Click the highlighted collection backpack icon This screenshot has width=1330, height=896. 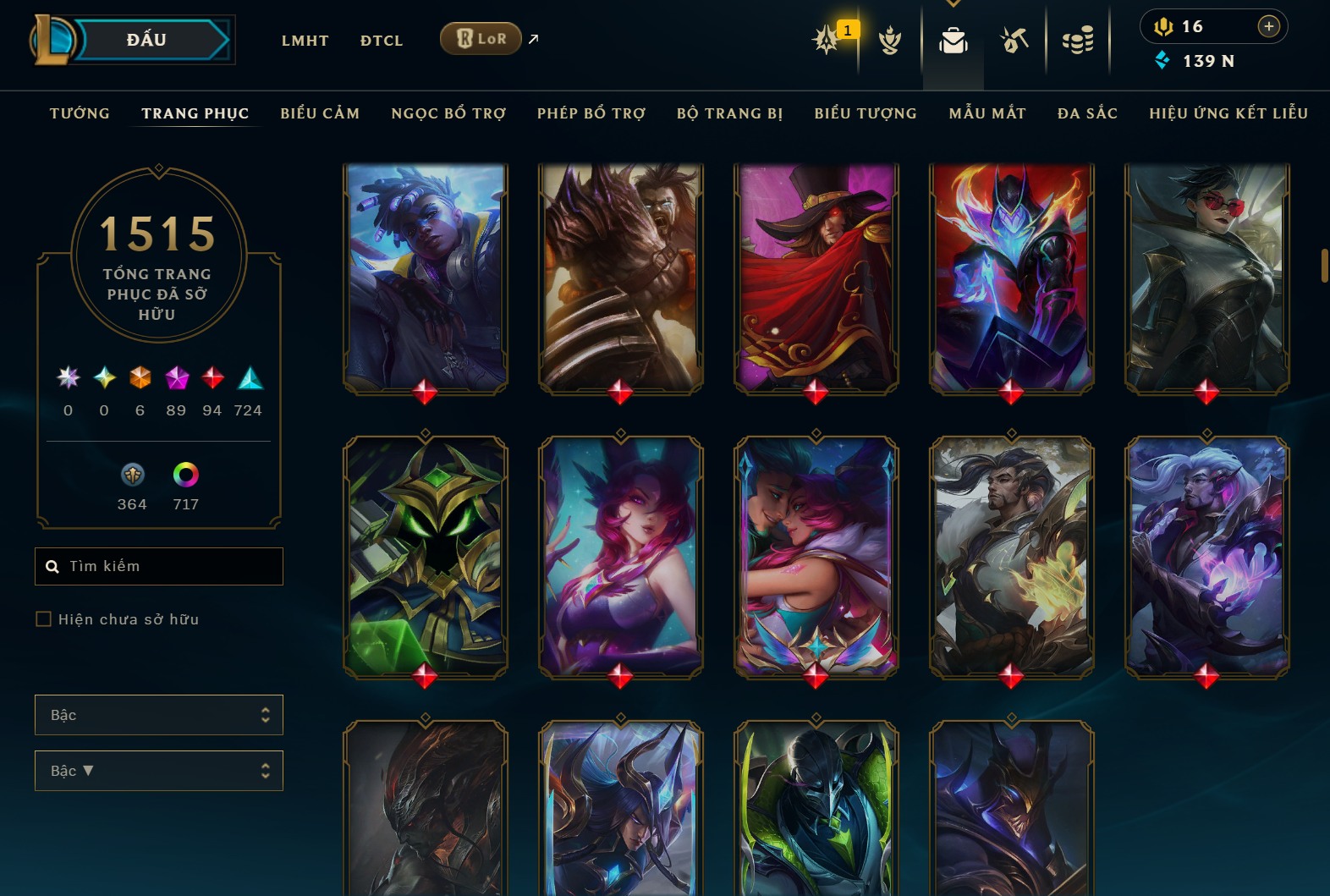tap(954, 41)
